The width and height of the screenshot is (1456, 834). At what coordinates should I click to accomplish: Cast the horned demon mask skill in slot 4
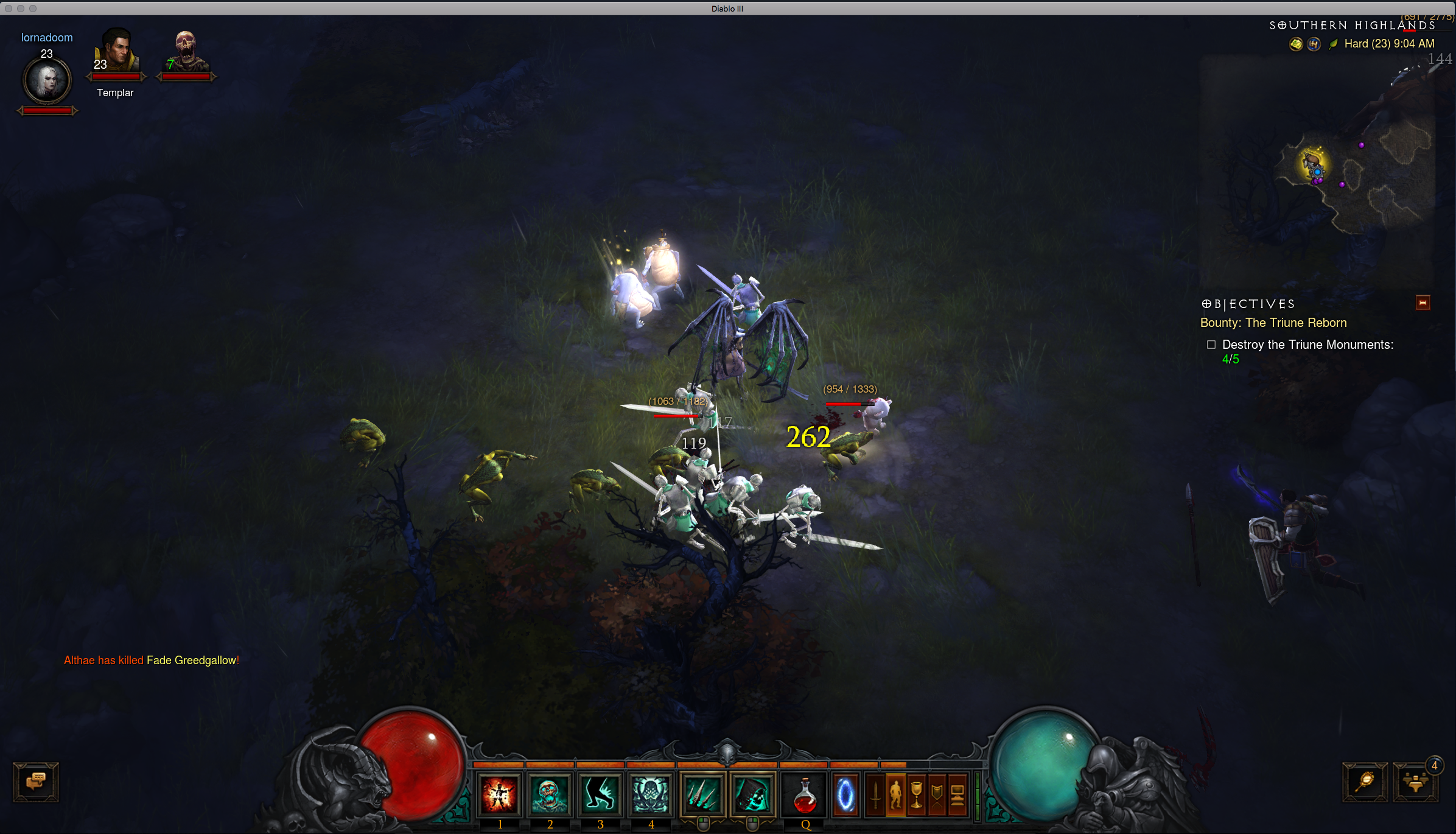(651, 794)
